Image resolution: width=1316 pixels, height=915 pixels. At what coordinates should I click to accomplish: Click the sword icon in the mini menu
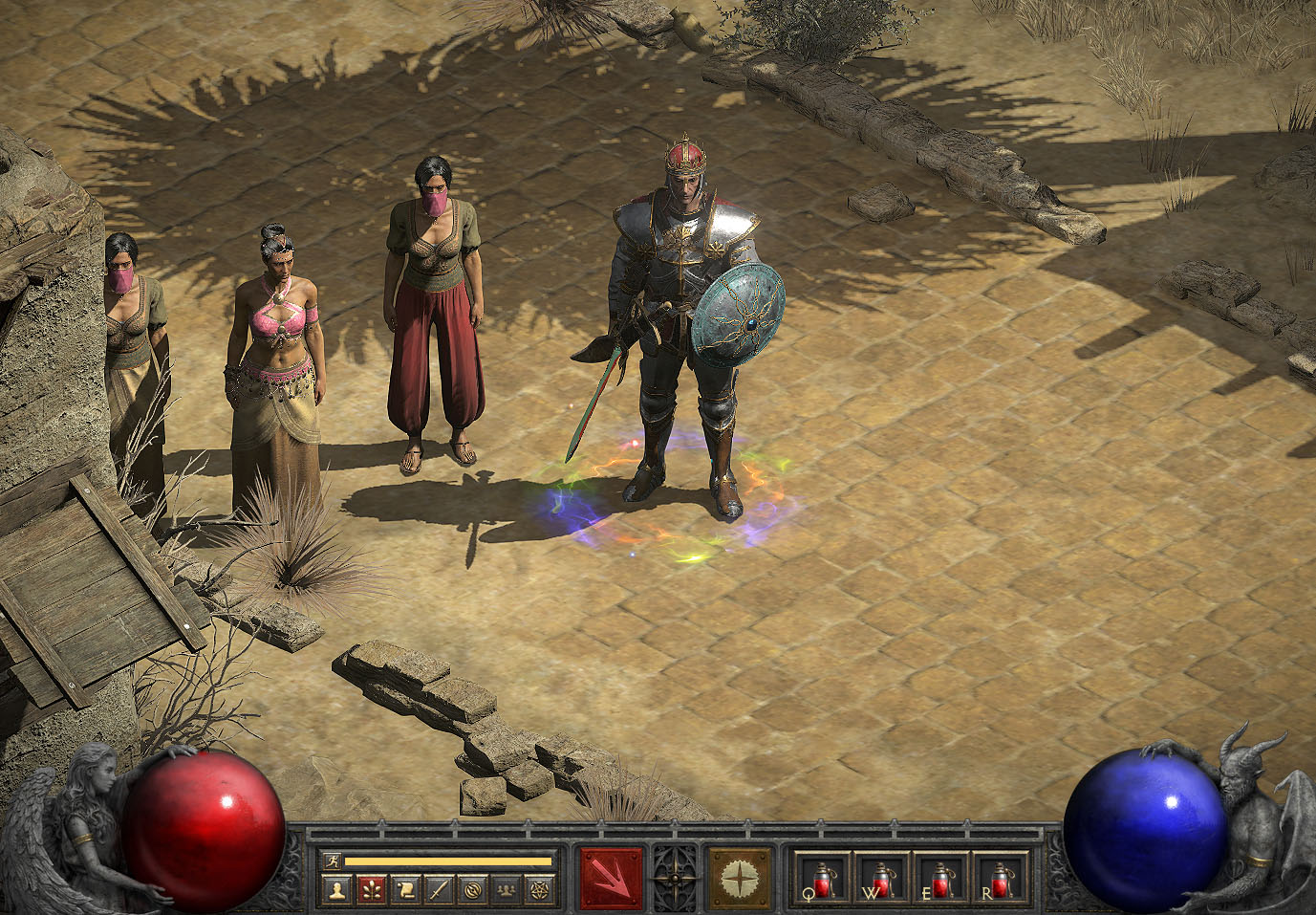pyautogui.click(x=438, y=890)
